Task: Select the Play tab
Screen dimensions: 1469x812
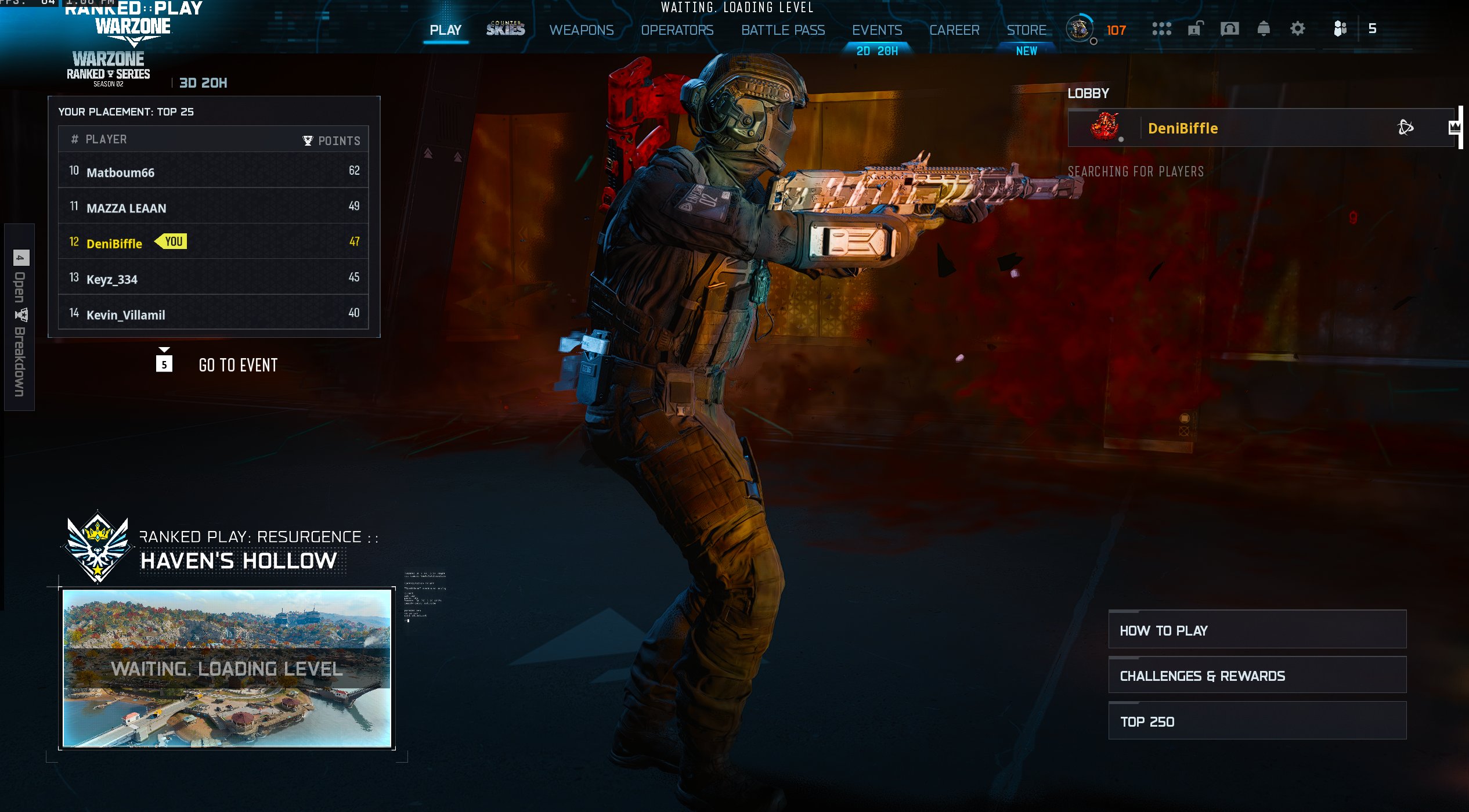Action: (445, 30)
